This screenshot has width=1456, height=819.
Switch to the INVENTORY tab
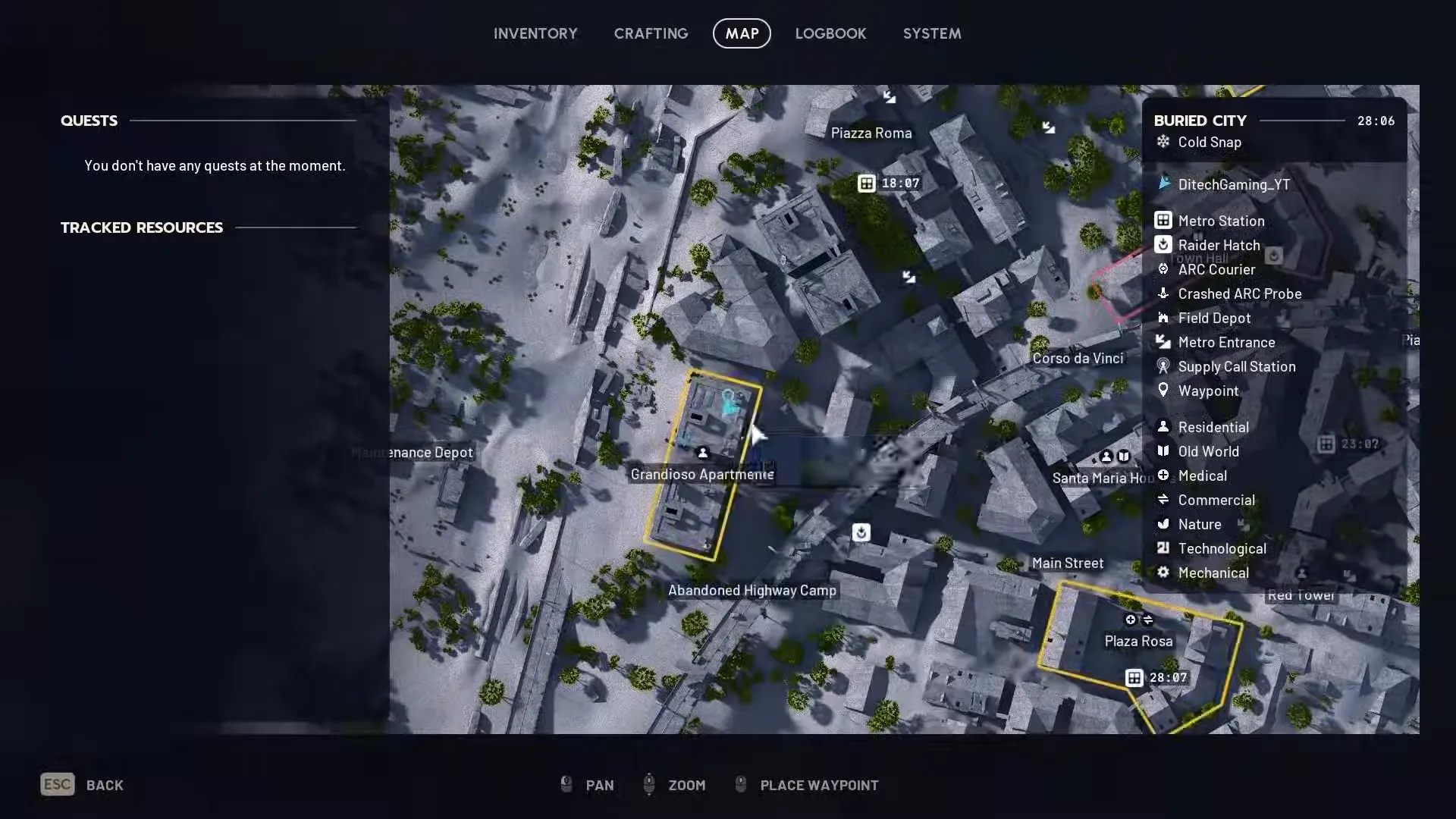[535, 33]
